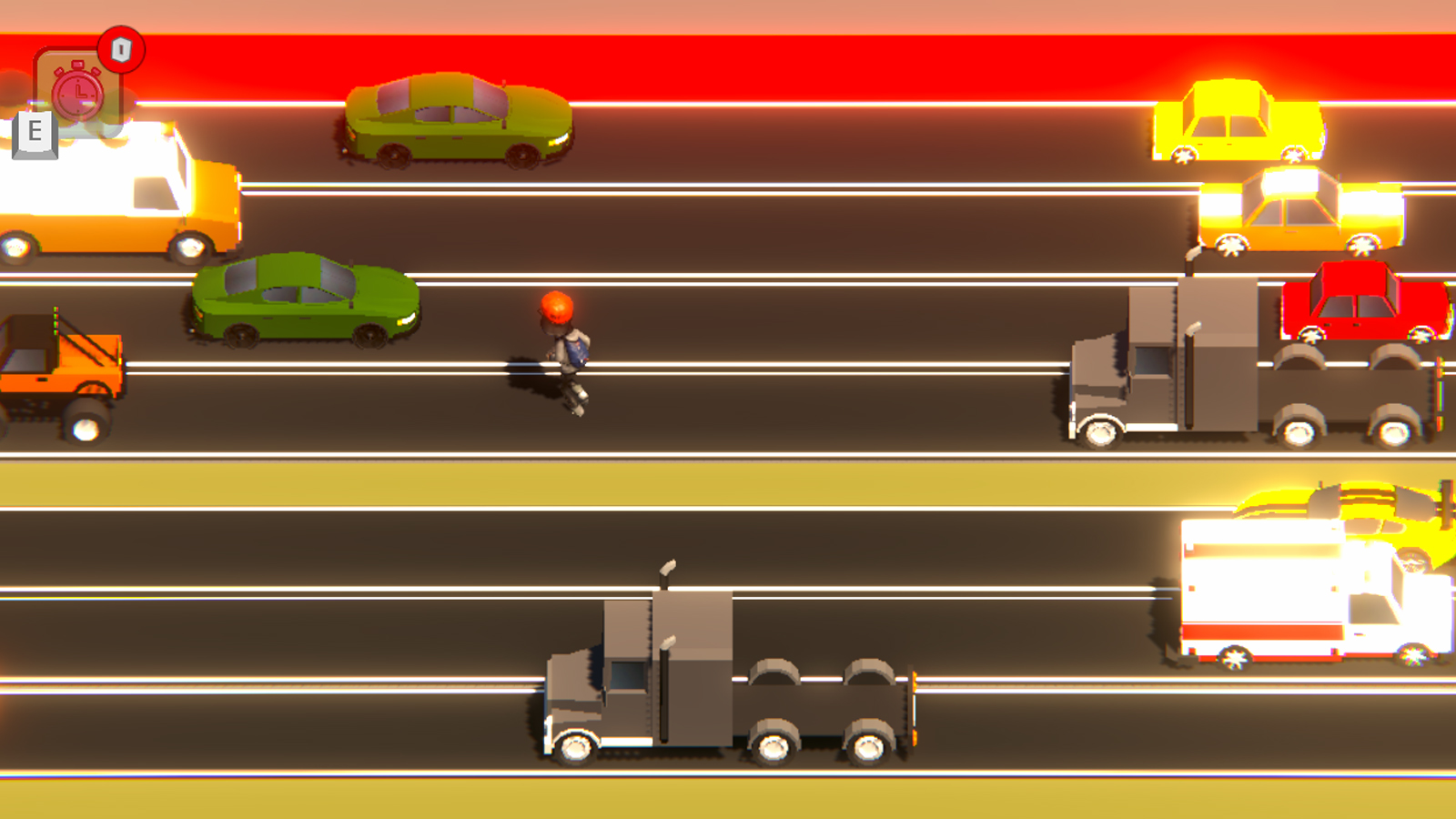
Task: Click the stopwatch buttons on the ability icon
Action: coord(76,62)
